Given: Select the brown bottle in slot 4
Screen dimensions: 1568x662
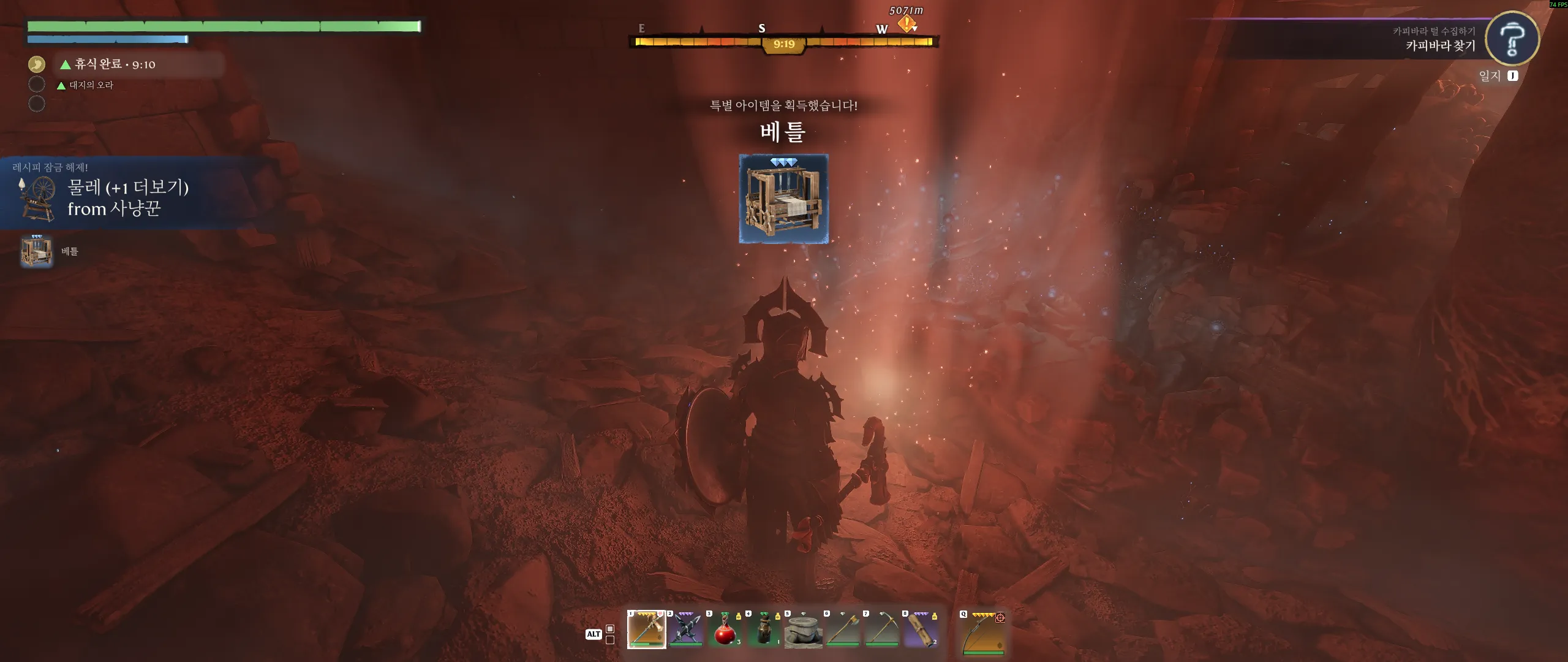Looking at the screenshot, I should point(764,629).
